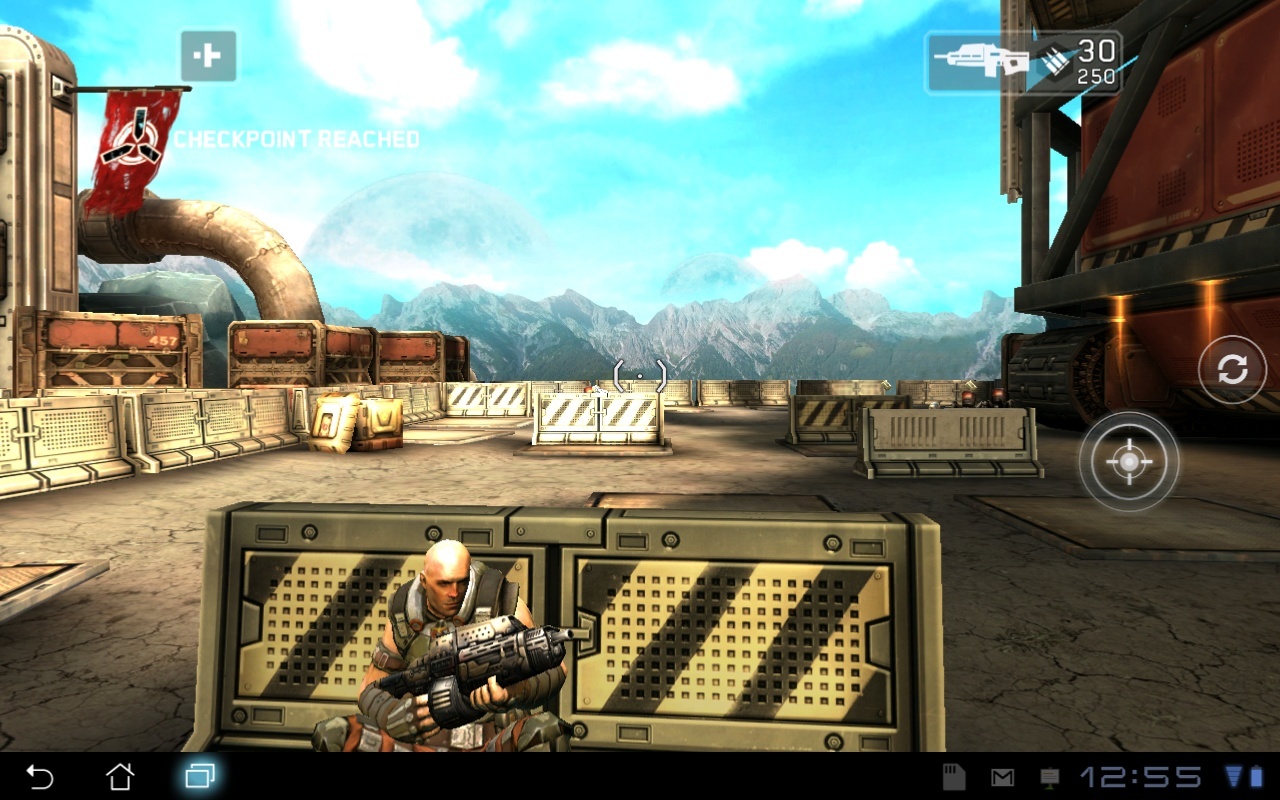Tap the movement pad icon top-left
The height and width of the screenshot is (800, 1280).
point(206,55)
